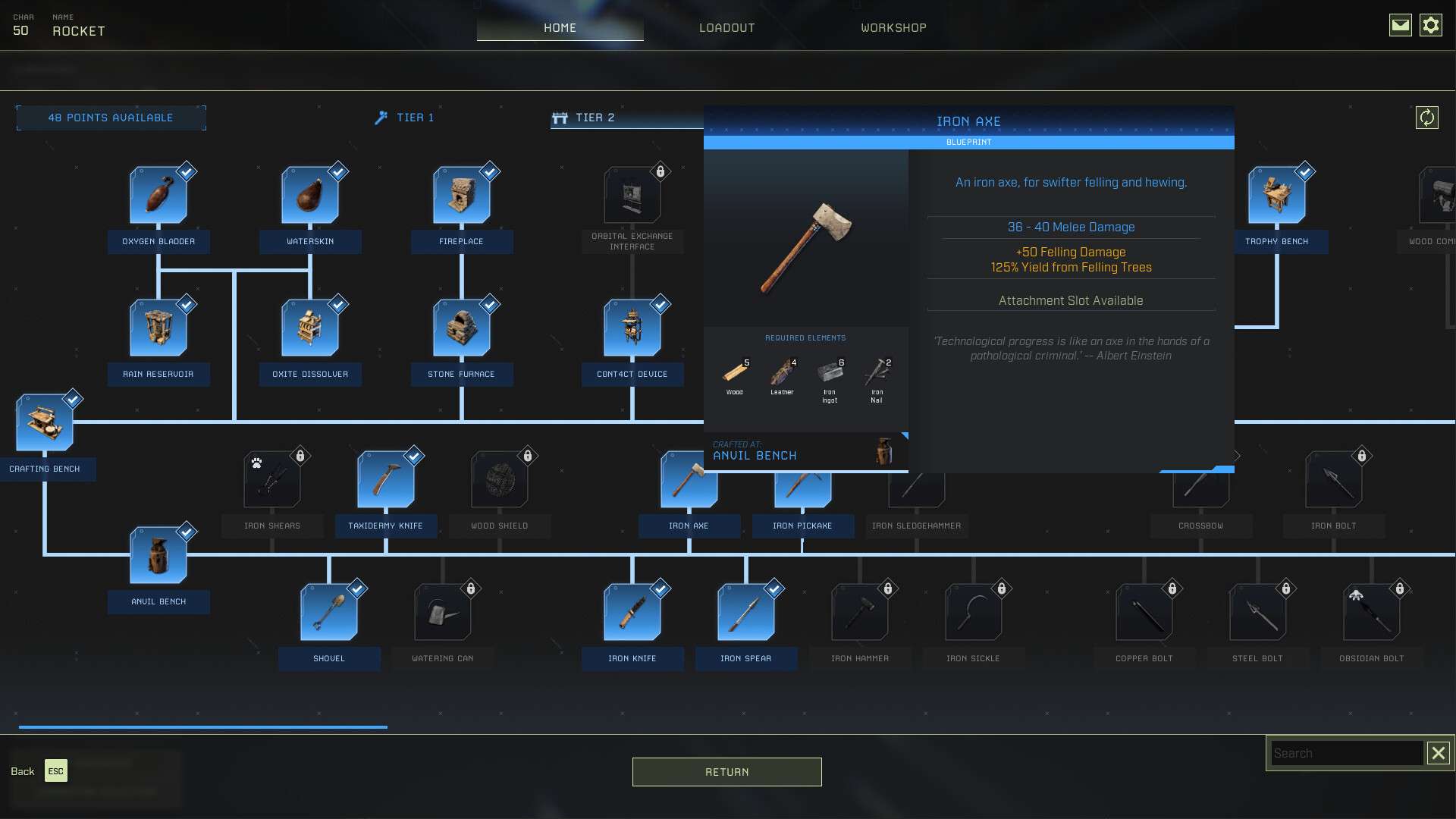
Task: Choose the Taxidermy Knife blueprint
Action: pos(386,480)
